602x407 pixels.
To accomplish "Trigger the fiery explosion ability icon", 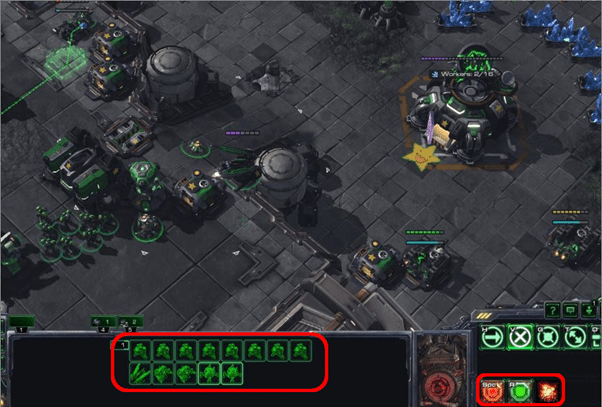I will tap(547, 390).
